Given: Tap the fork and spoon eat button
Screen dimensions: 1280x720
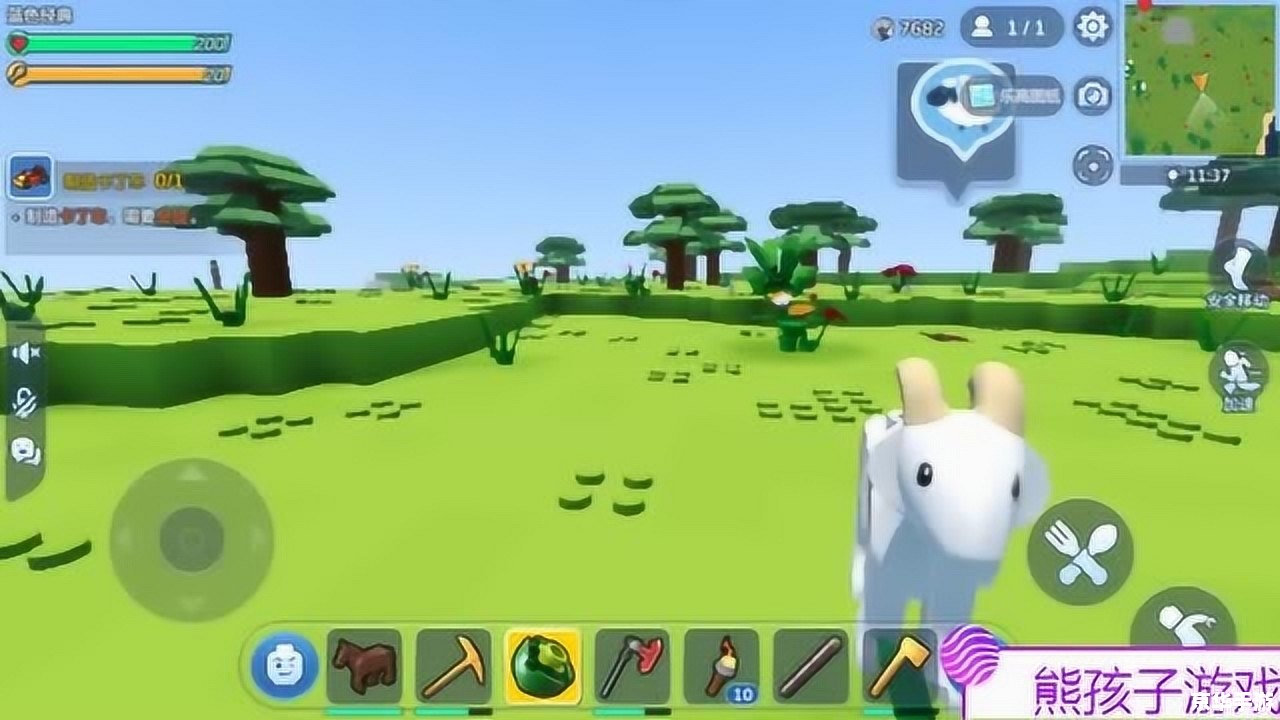Looking at the screenshot, I should tap(1079, 551).
